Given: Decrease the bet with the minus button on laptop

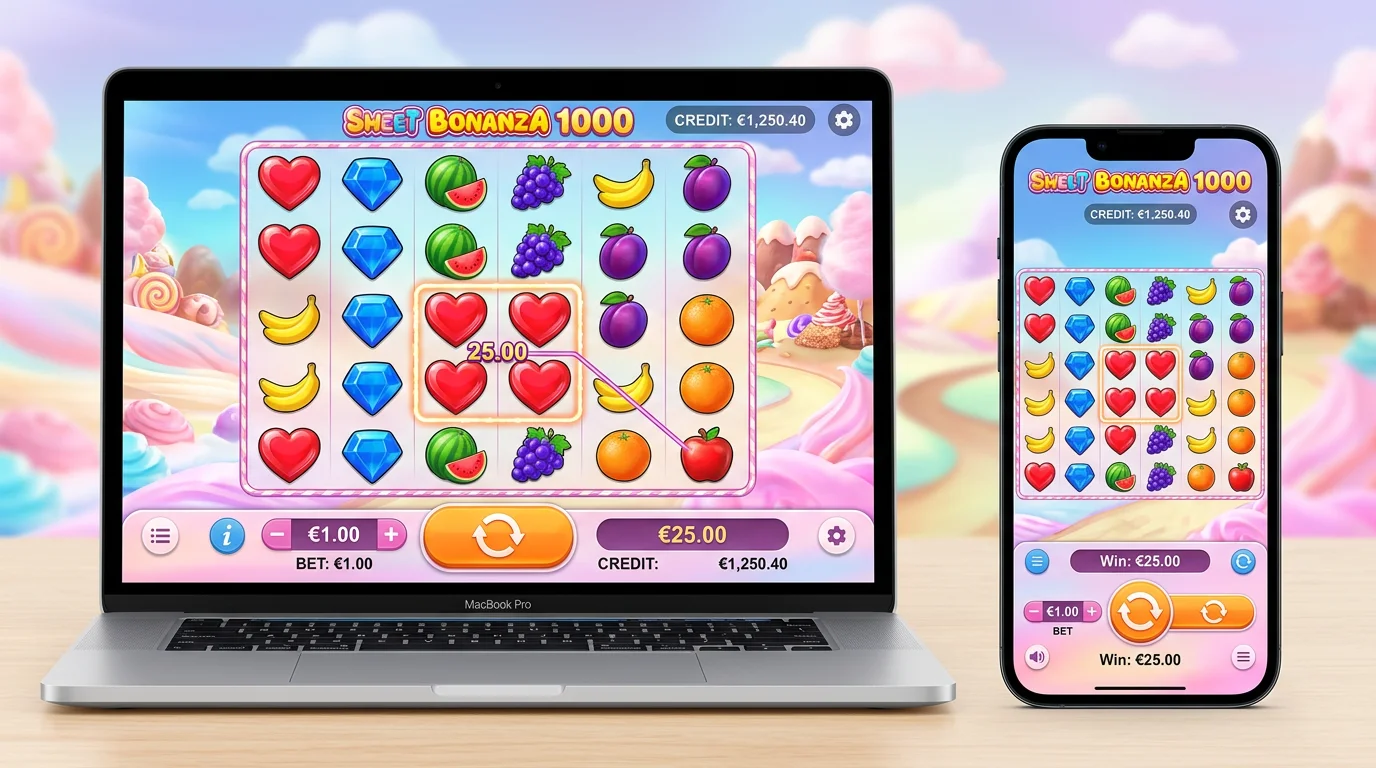Looking at the screenshot, I should pos(277,534).
